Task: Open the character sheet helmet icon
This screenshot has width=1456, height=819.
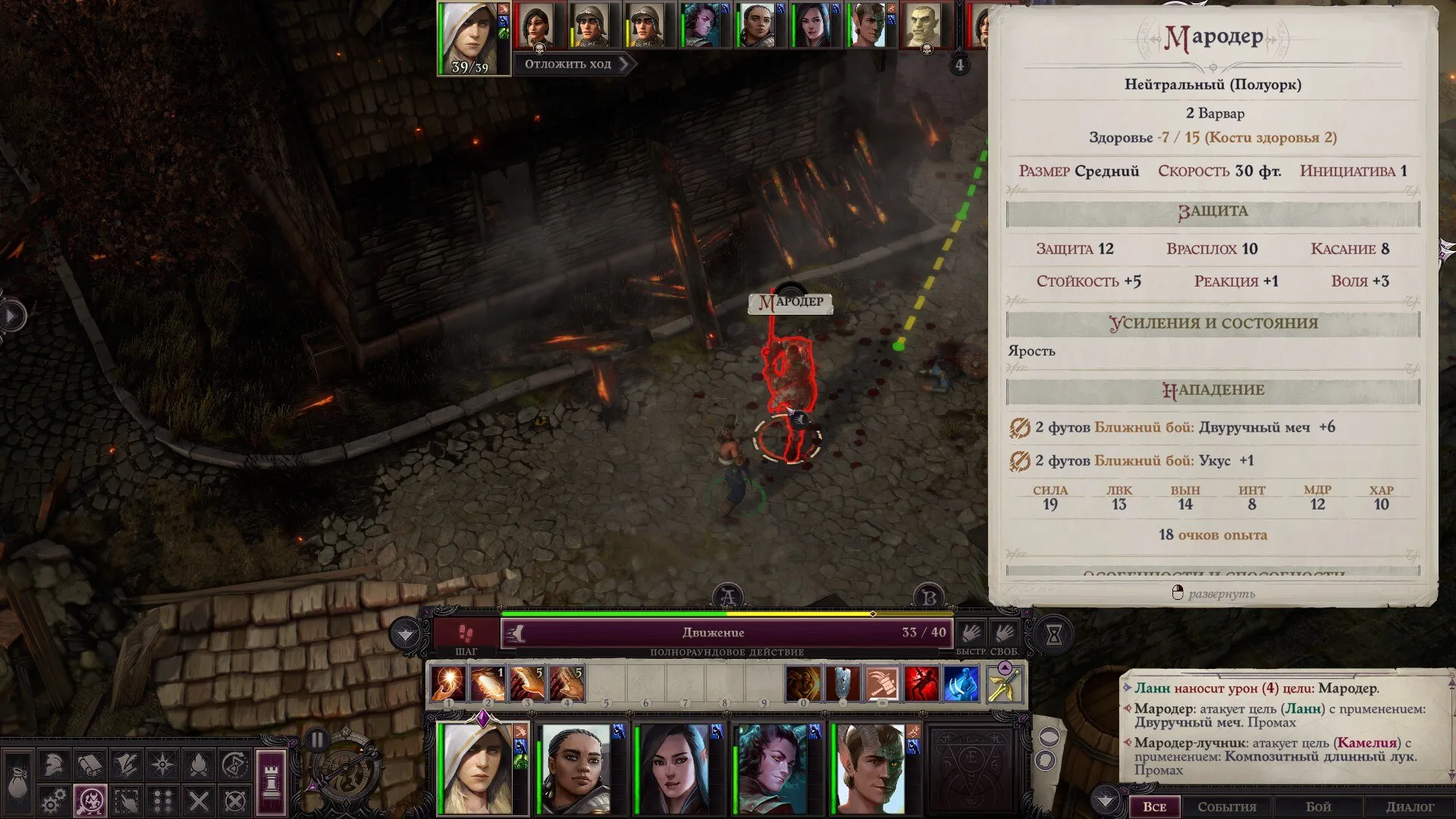Action: coord(53,764)
